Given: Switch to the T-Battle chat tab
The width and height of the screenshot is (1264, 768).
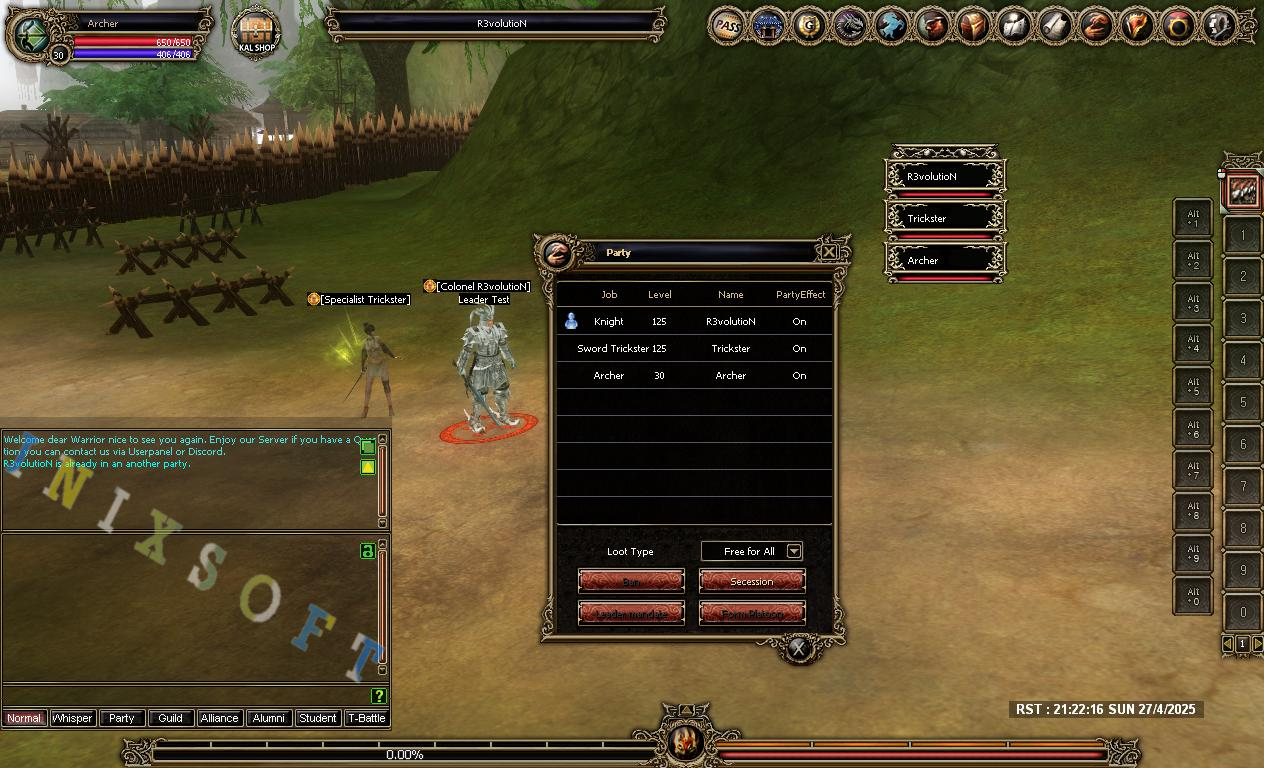Looking at the screenshot, I should 366,718.
